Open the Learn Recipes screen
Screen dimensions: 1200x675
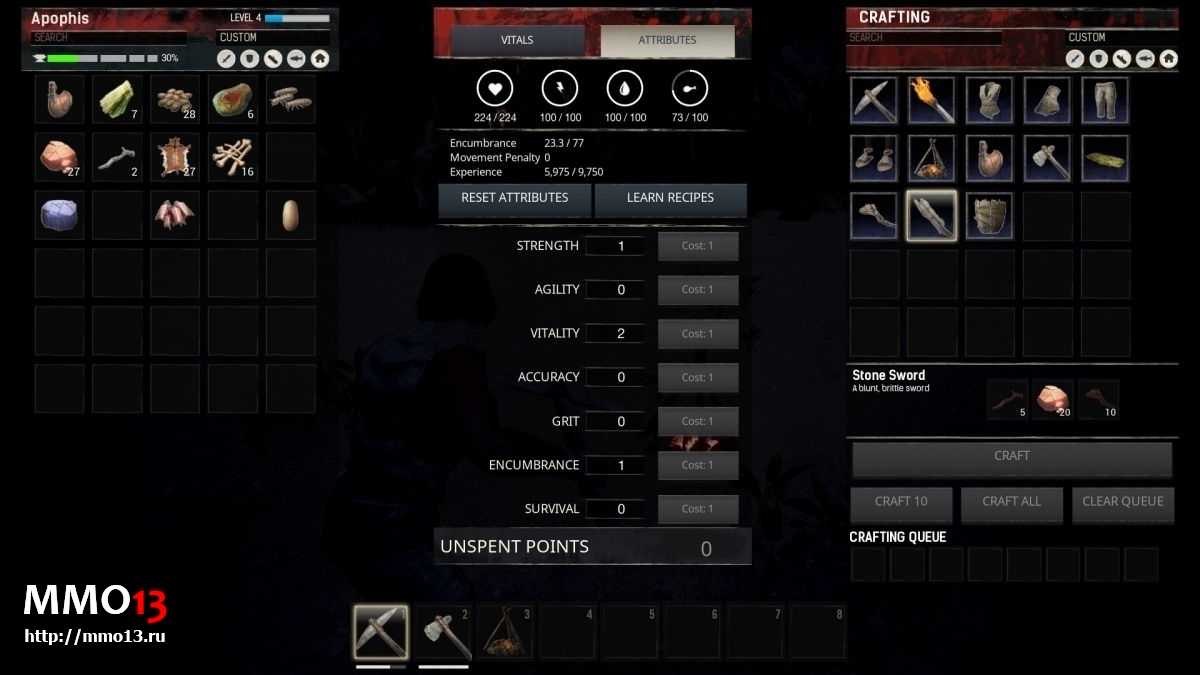click(670, 198)
